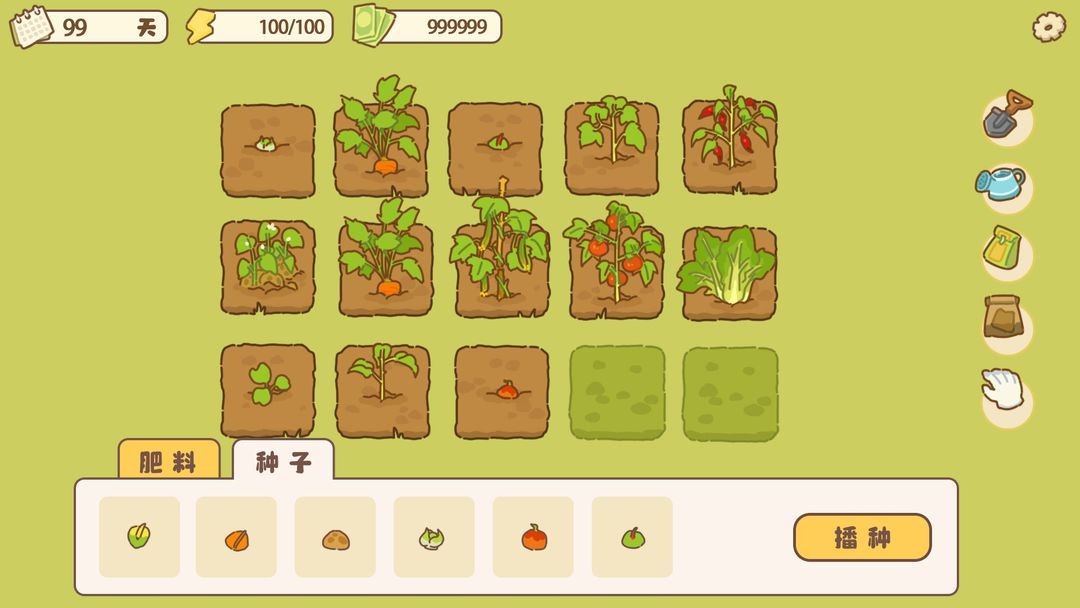
Task: Select the yellow-green seed slot
Action: pos(139,537)
